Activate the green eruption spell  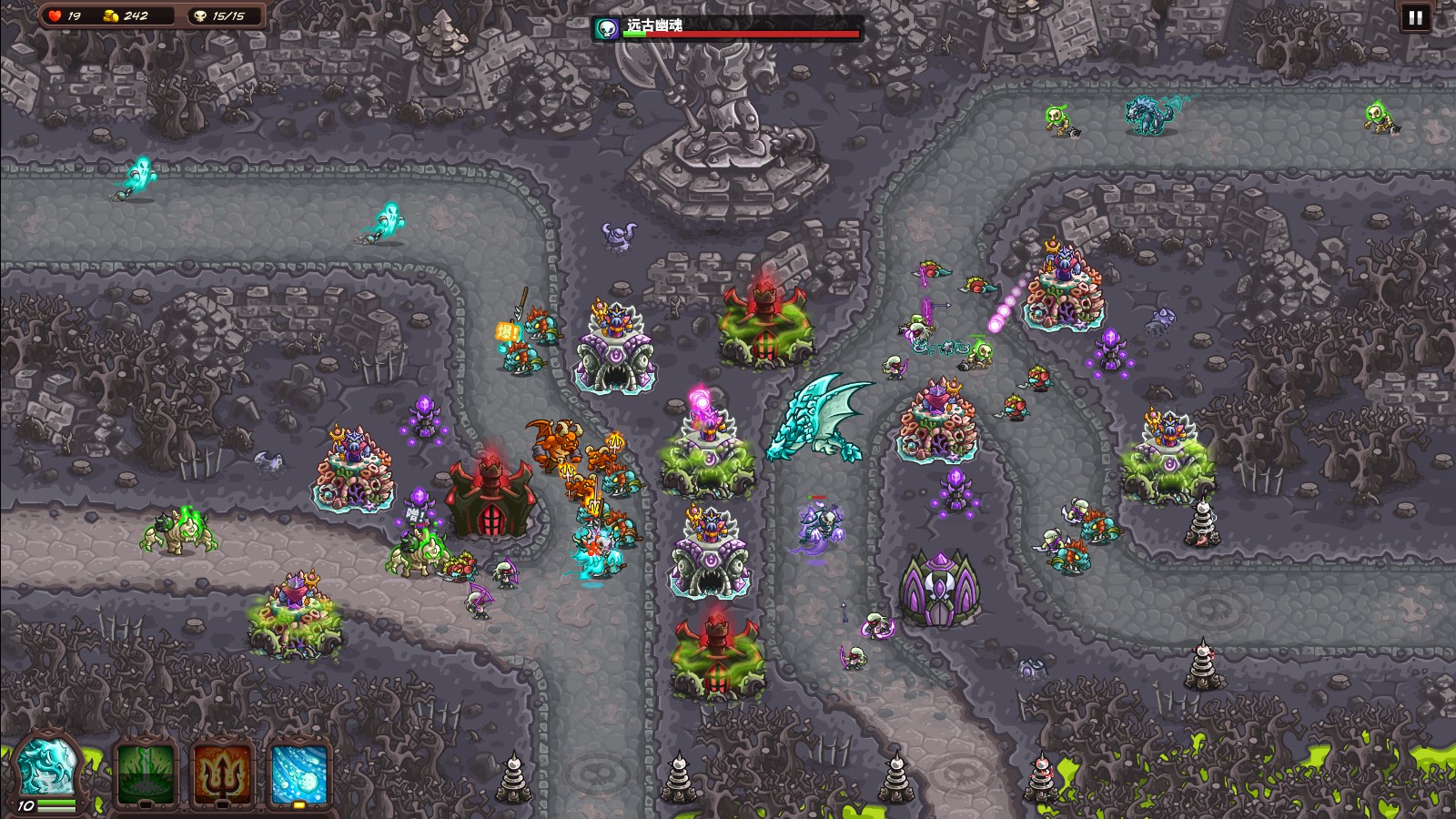tap(146, 773)
